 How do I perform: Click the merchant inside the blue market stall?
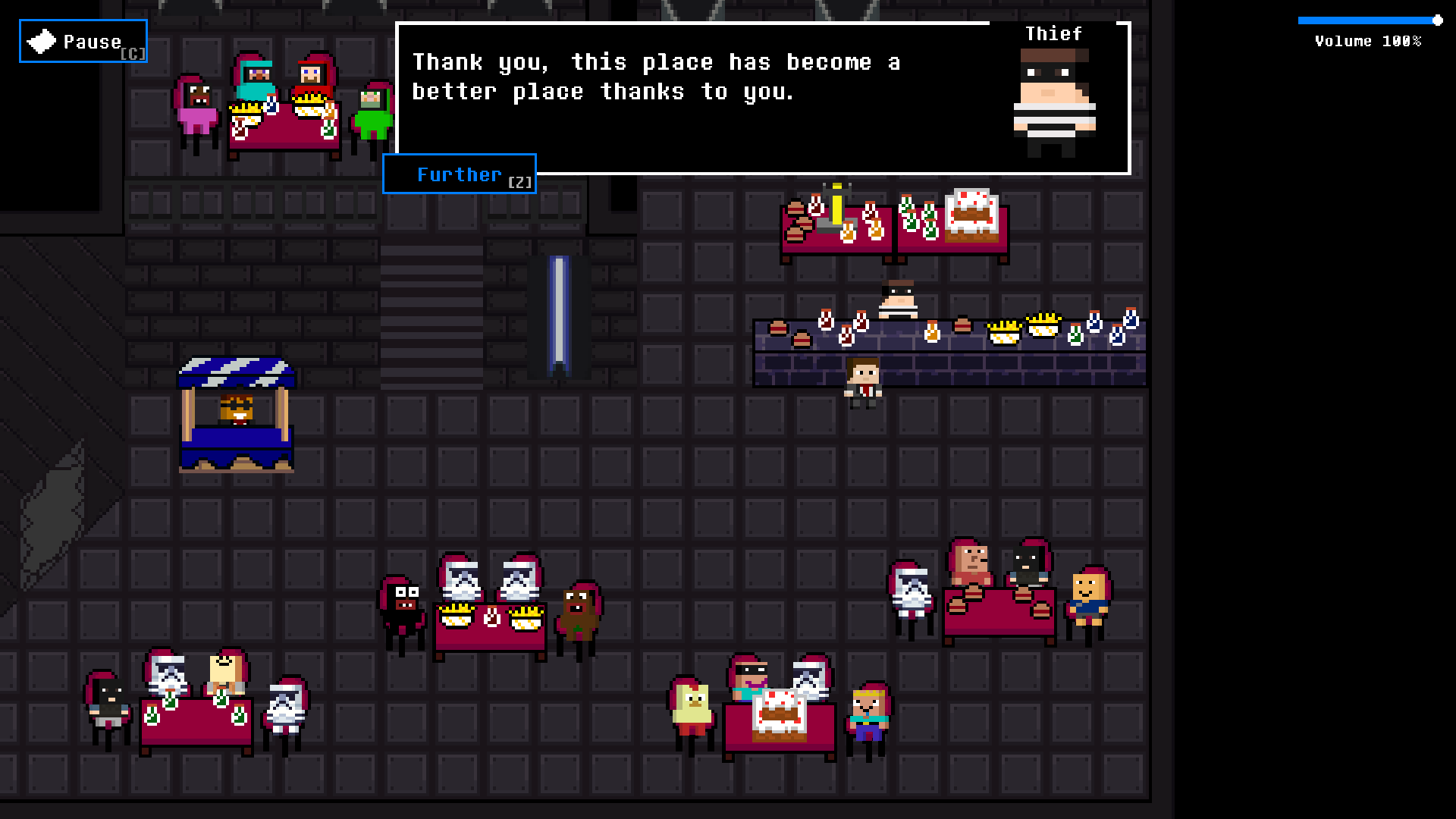click(x=235, y=409)
